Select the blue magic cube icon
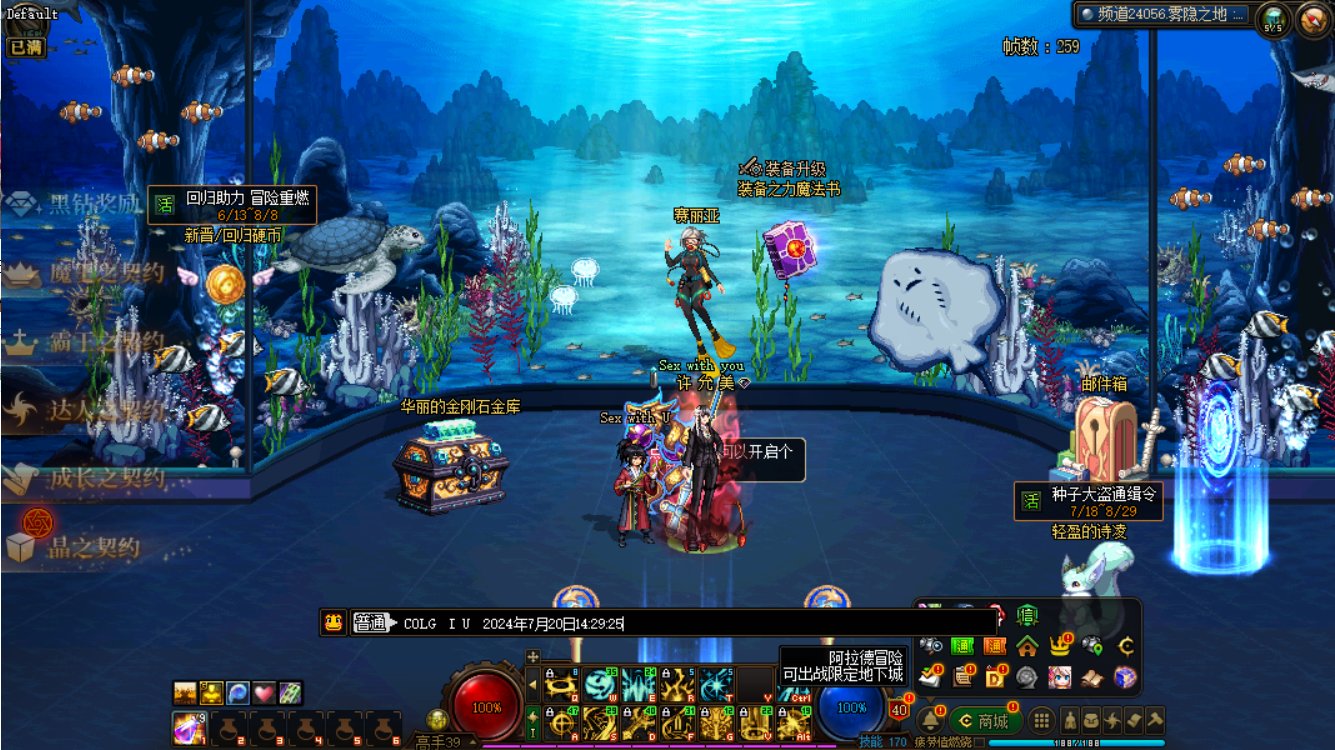This screenshot has width=1335, height=750. click(x=1125, y=677)
